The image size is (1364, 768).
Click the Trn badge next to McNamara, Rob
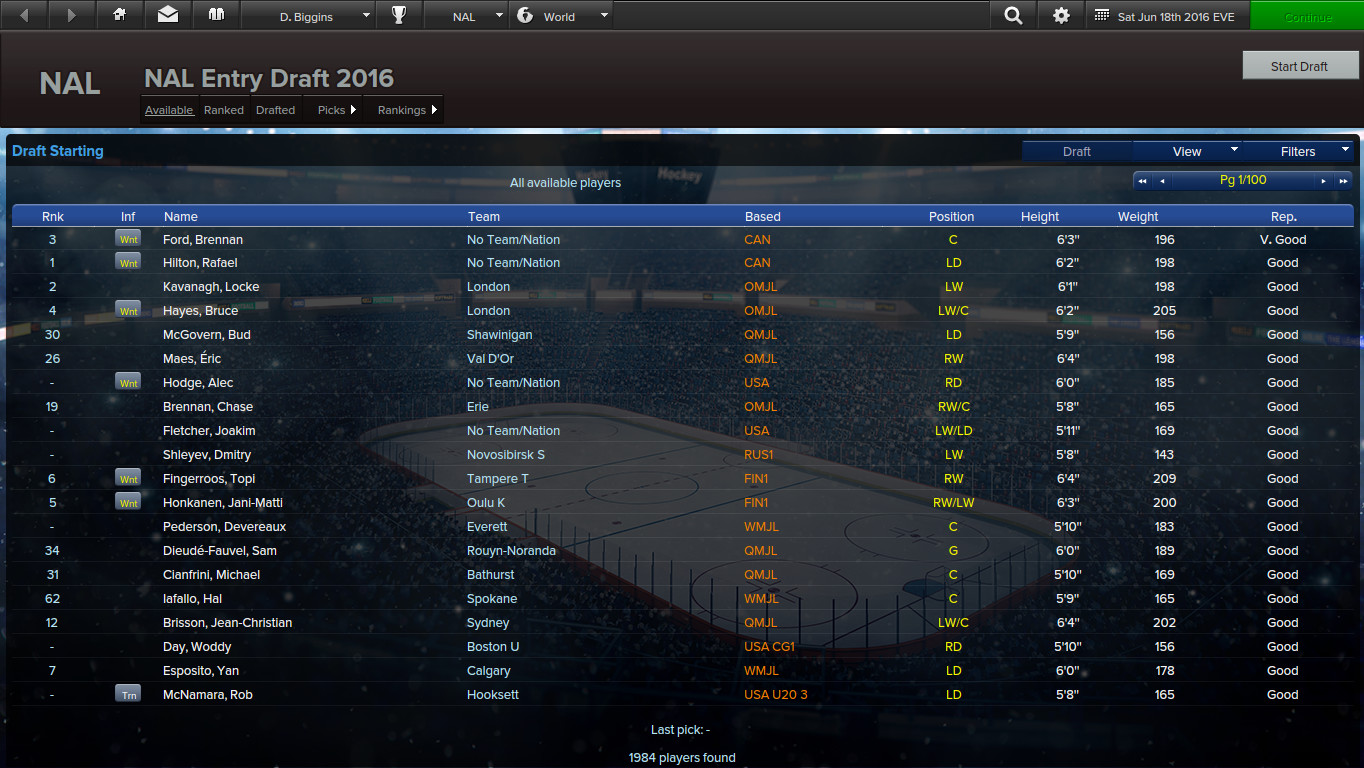click(x=128, y=694)
